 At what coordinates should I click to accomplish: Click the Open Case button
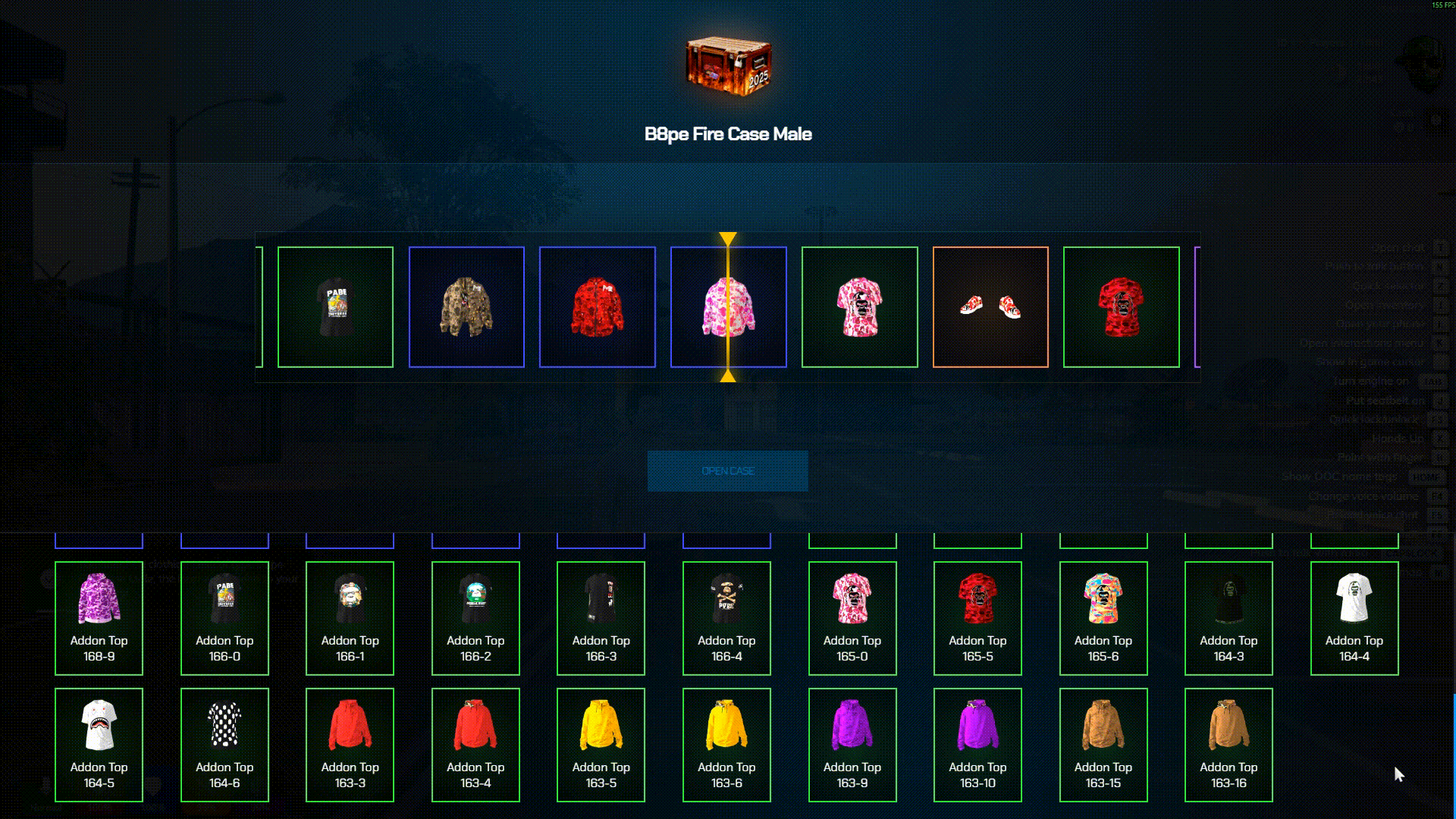[x=727, y=471]
